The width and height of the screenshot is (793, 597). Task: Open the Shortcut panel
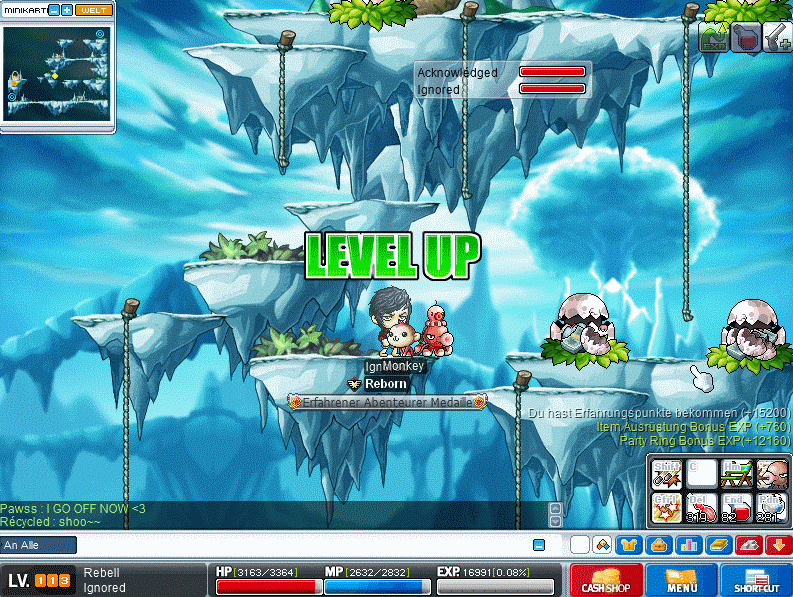756,581
